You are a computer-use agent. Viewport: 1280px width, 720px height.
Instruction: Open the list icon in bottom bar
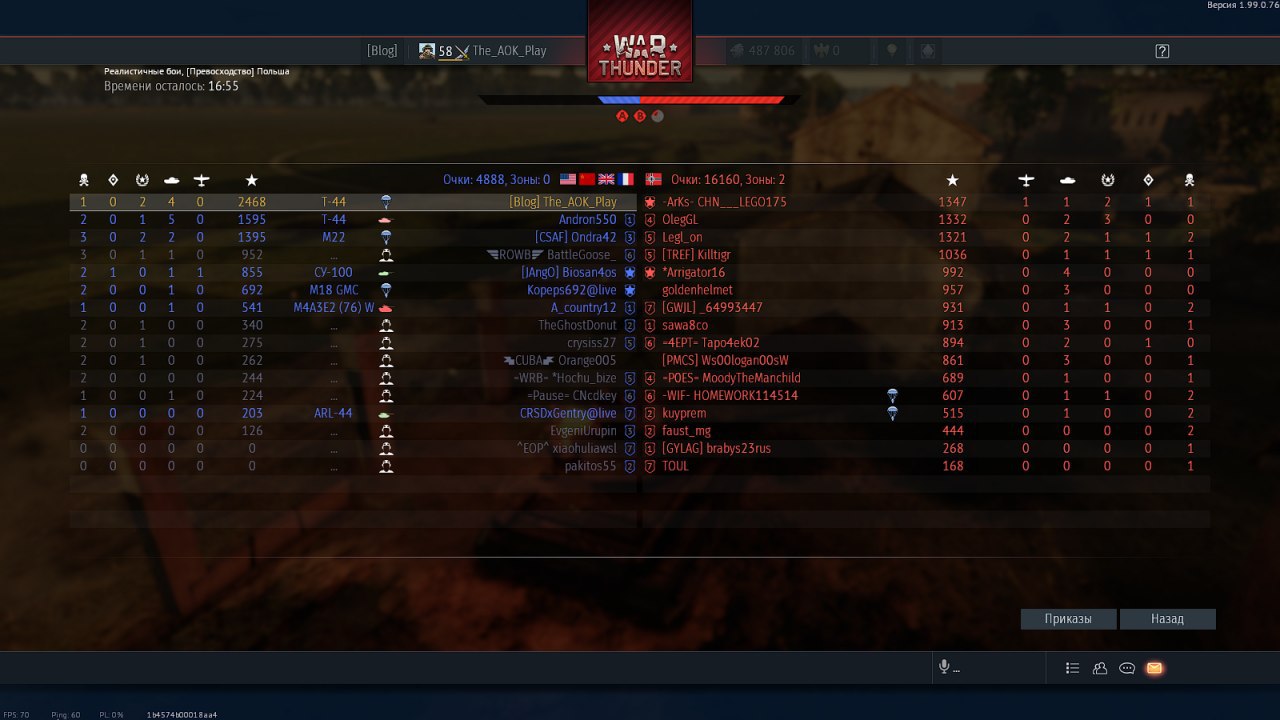click(1073, 668)
